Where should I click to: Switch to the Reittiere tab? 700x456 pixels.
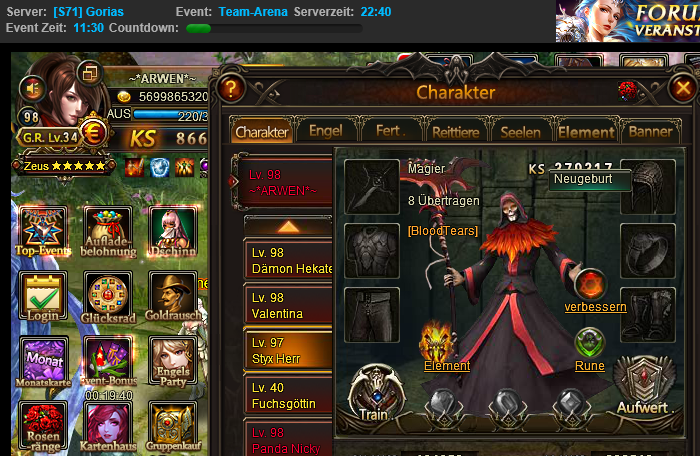click(459, 132)
